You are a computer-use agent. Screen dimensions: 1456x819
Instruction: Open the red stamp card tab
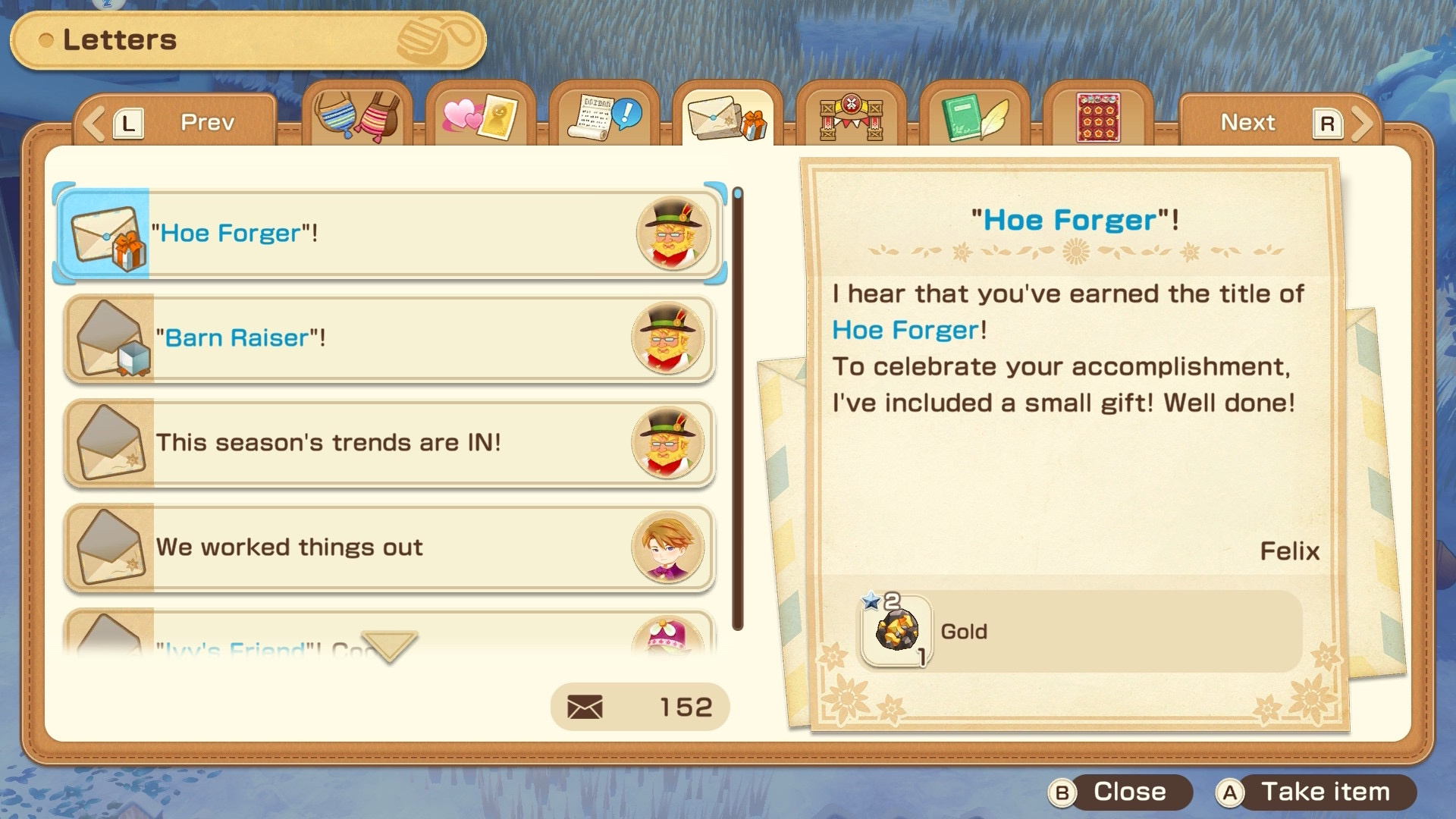coord(1097,117)
